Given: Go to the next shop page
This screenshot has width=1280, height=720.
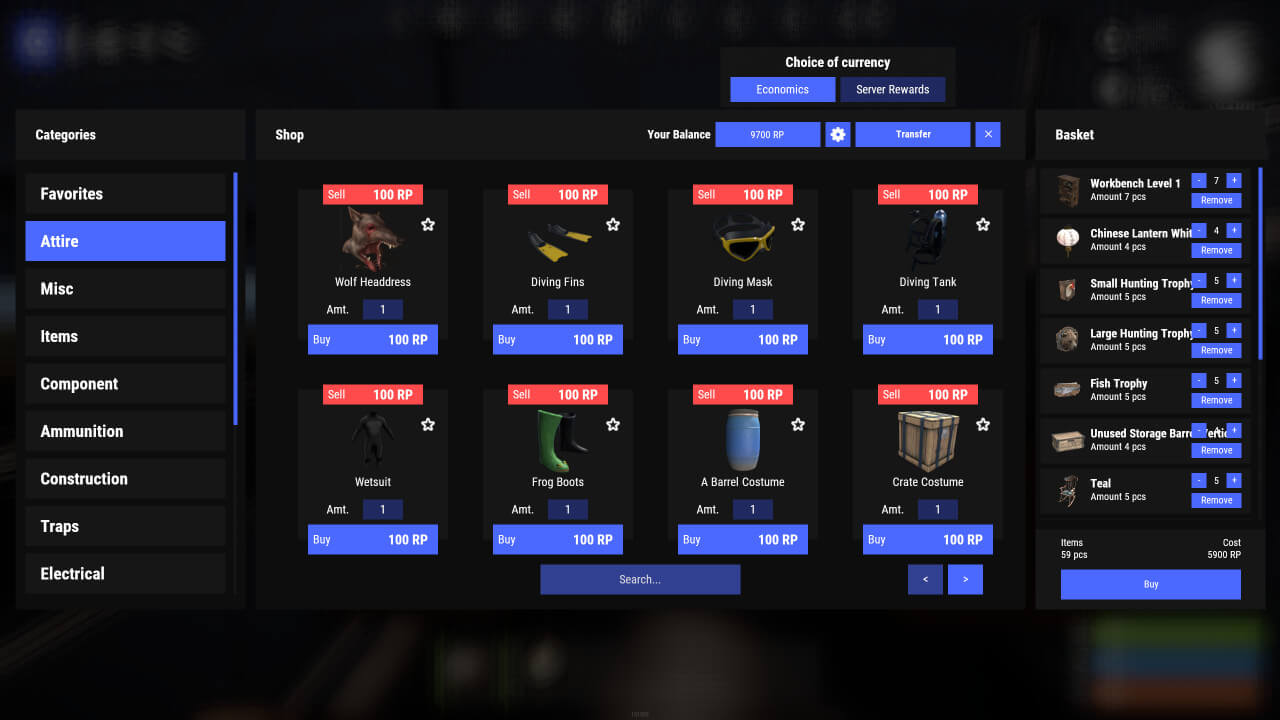Looking at the screenshot, I should pos(965,579).
